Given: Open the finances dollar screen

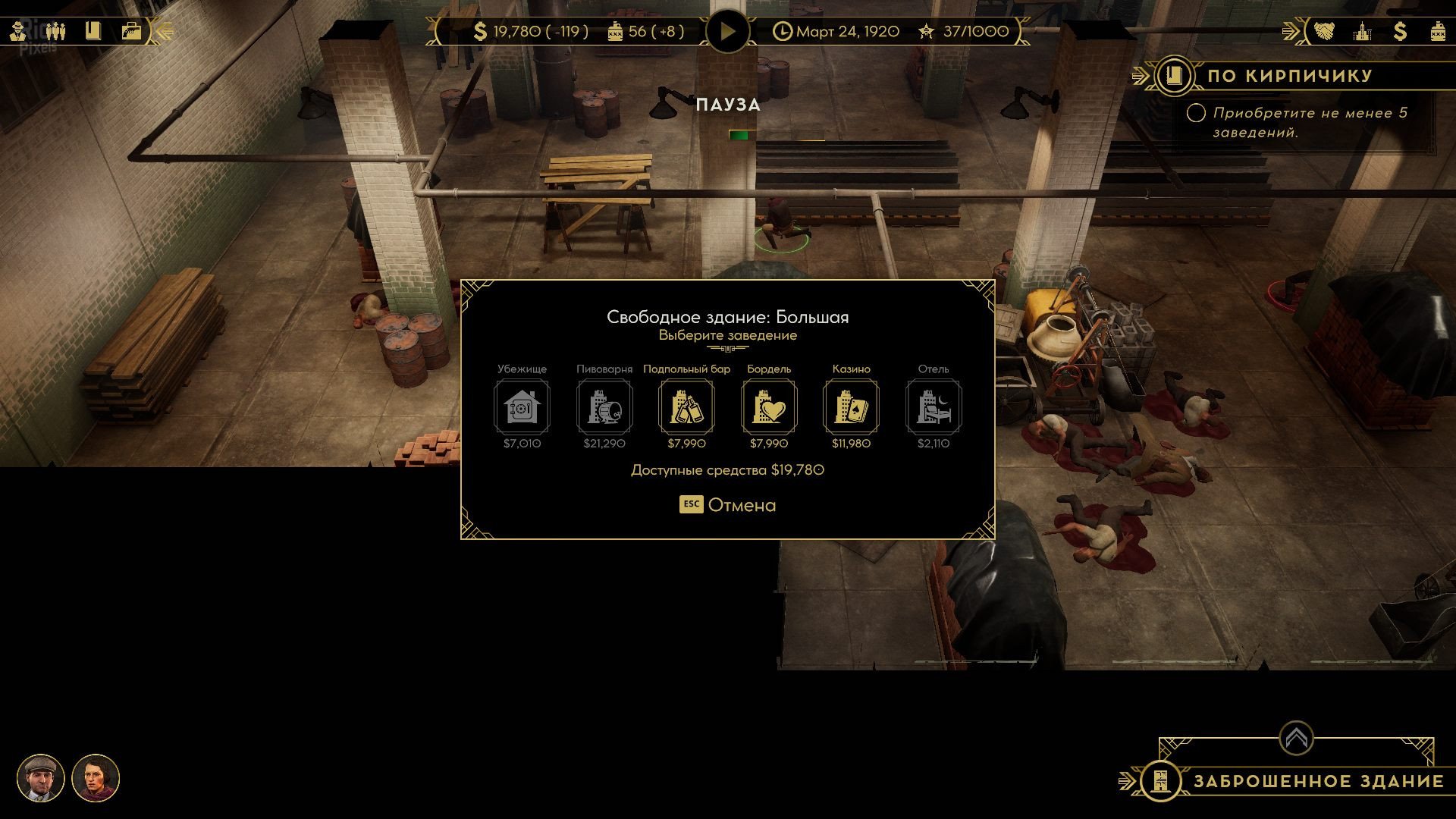Looking at the screenshot, I should coord(1400,32).
